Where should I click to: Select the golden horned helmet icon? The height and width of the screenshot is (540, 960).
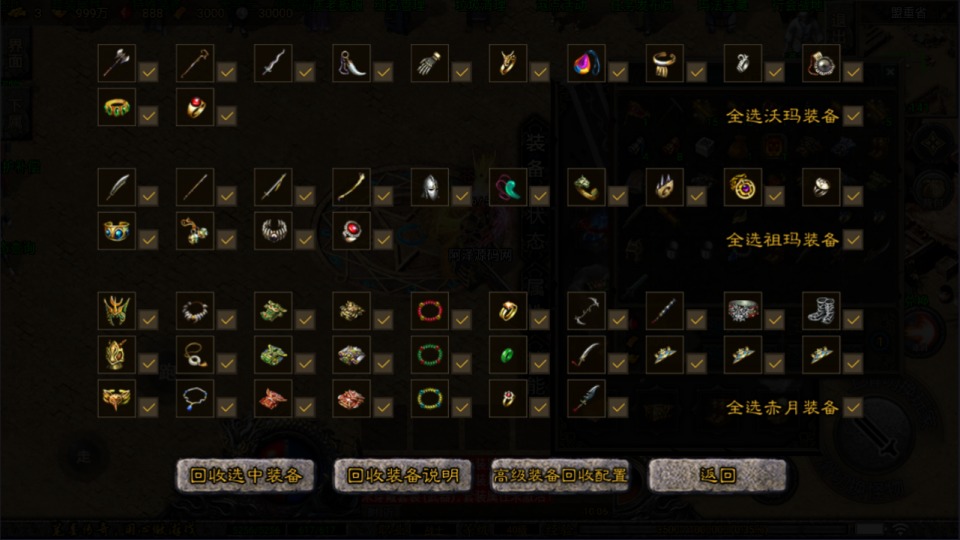[x=117, y=311]
